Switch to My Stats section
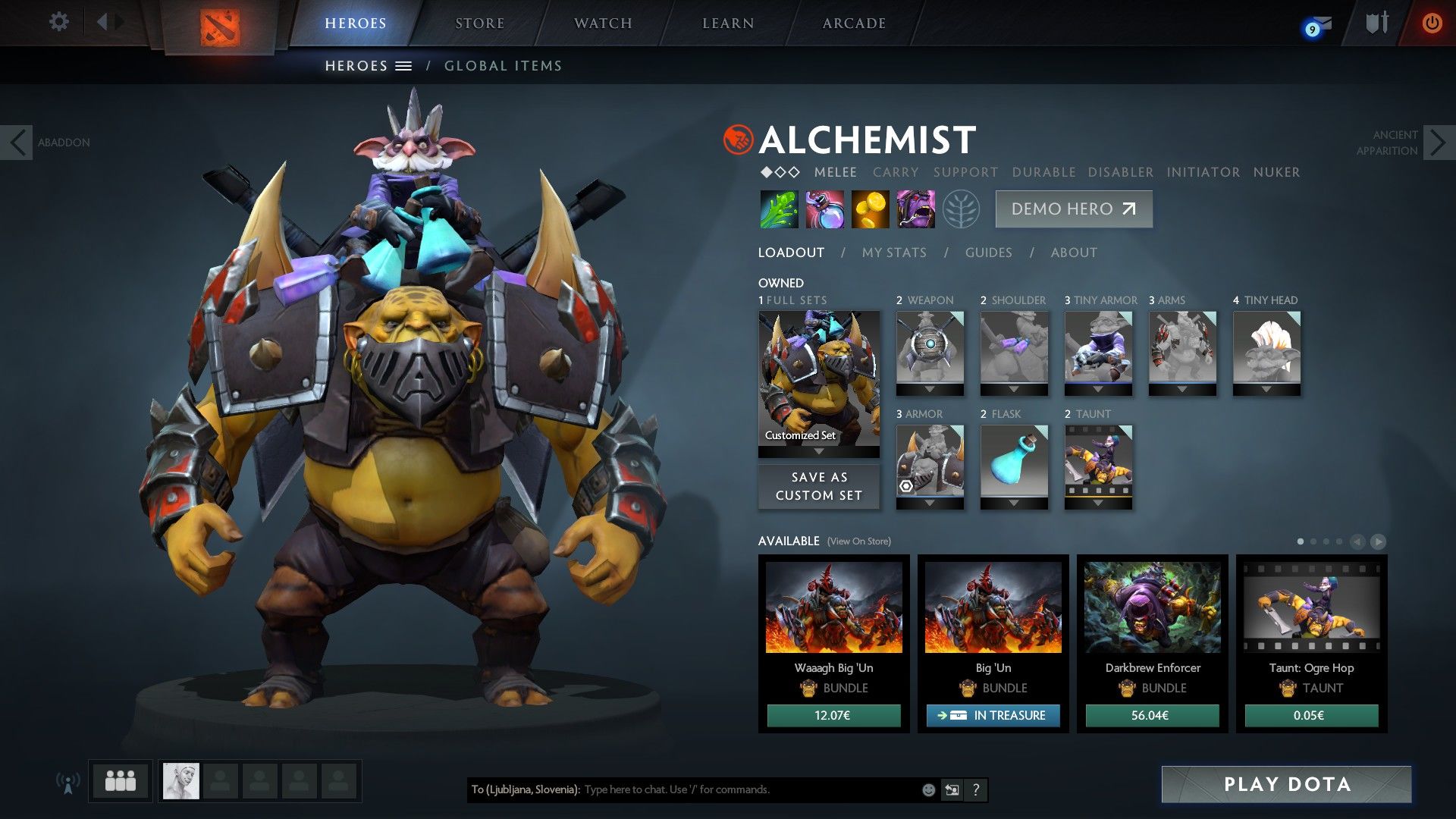Viewport: 1456px width, 819px height. (x=894, y=253)
